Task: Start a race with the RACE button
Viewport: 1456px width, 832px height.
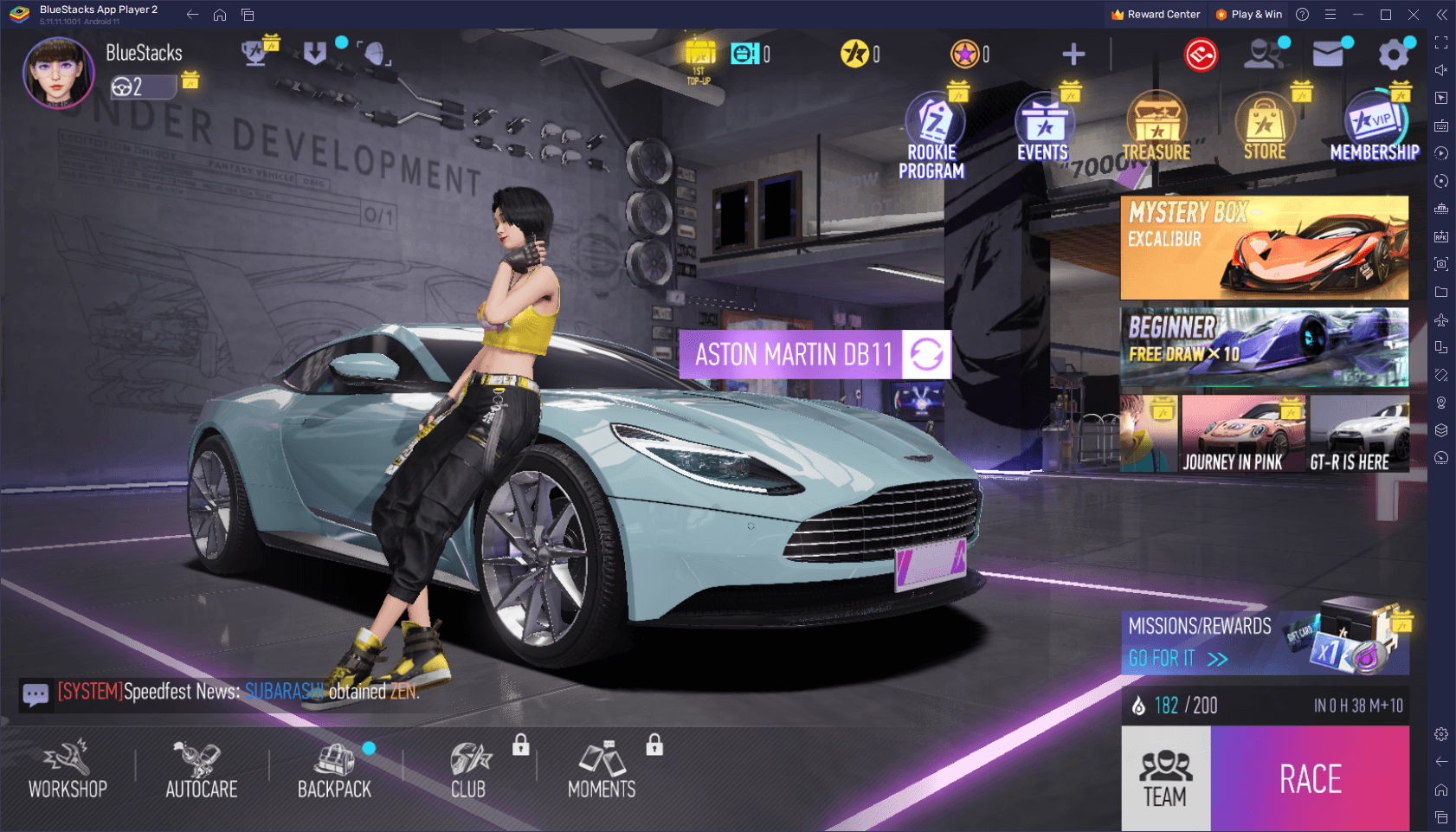Action: tap(1310, 778)
